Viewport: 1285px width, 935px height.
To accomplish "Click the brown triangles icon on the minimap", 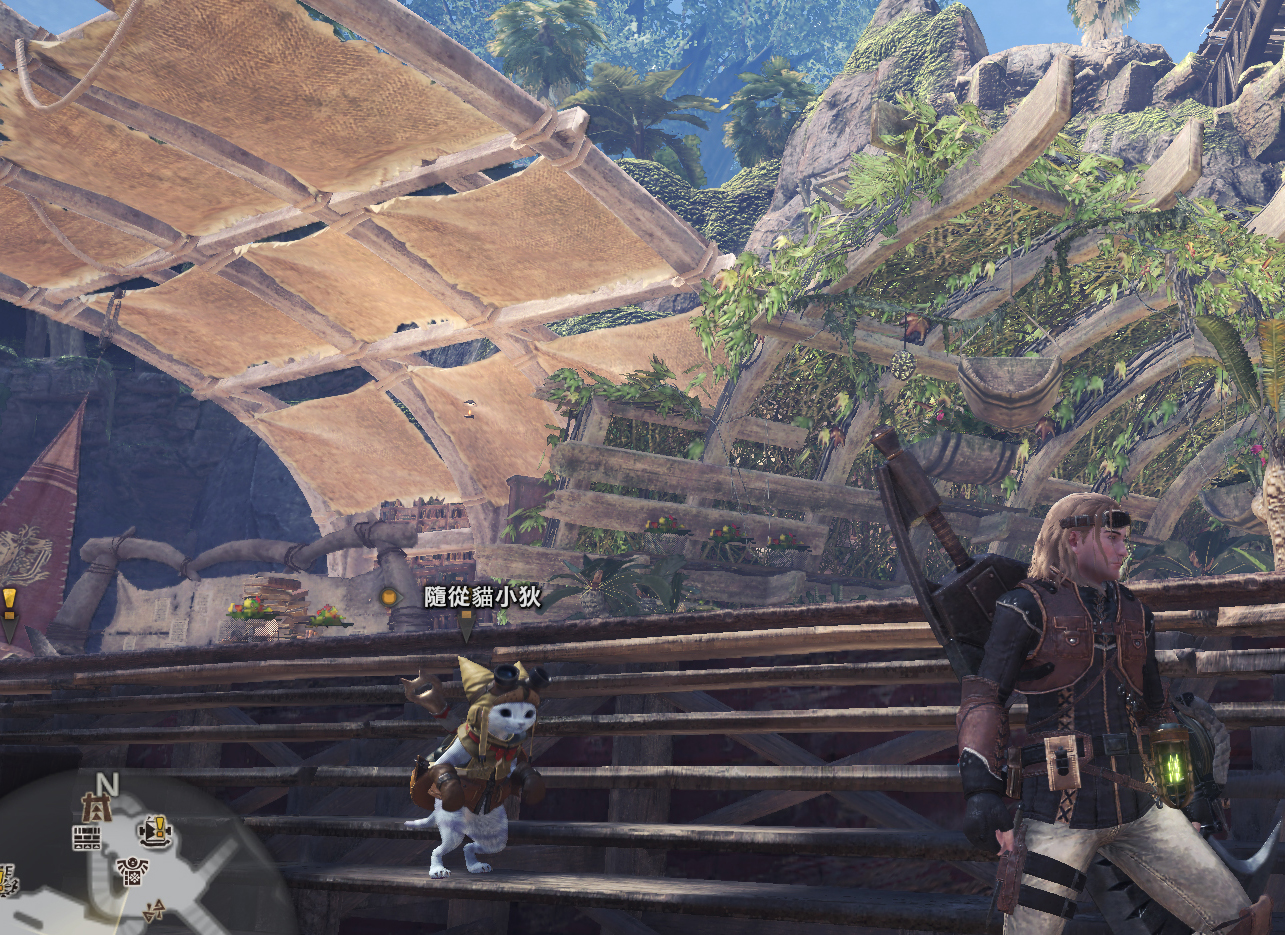I will tap(155, 910).
